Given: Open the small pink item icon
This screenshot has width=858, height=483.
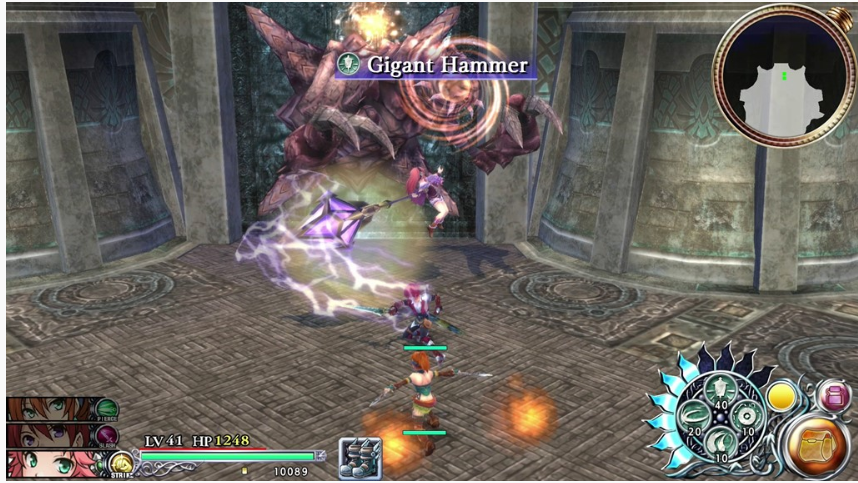Looking at the screenshot, I should tap(830, 397).
